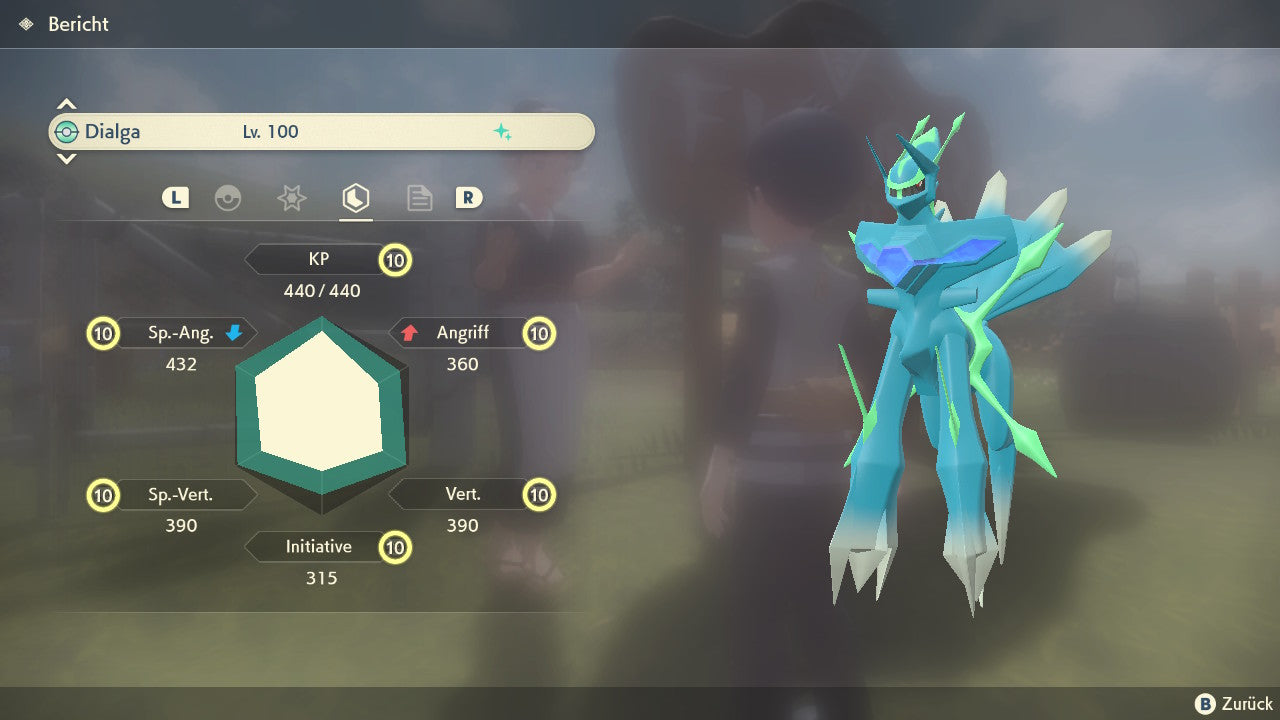Open the moves tab with burst icon
Image resolution: width=1280 pixels, height=720 pixels.
291,198
